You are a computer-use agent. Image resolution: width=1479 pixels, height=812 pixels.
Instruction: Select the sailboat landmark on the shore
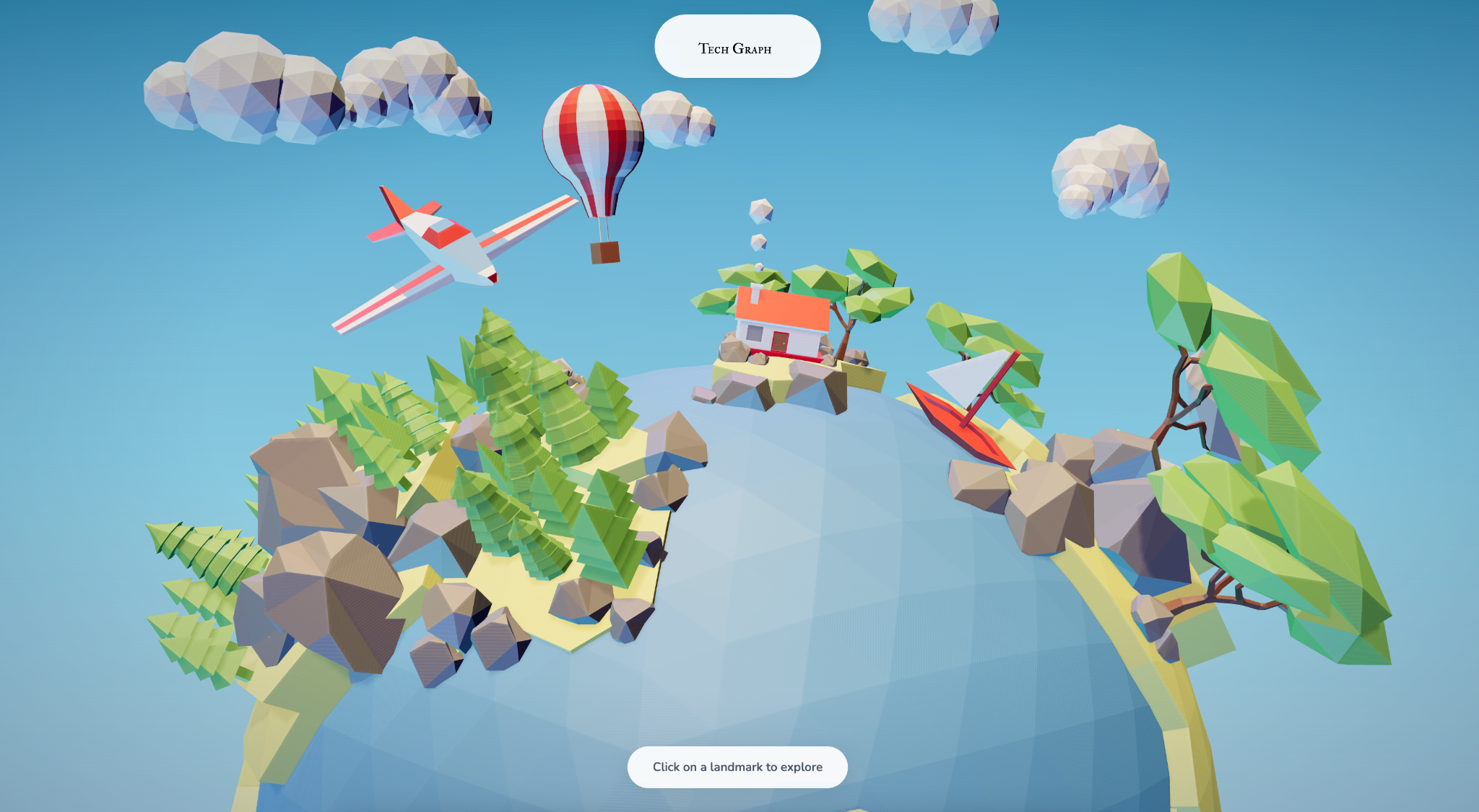(x=968, y=411)
